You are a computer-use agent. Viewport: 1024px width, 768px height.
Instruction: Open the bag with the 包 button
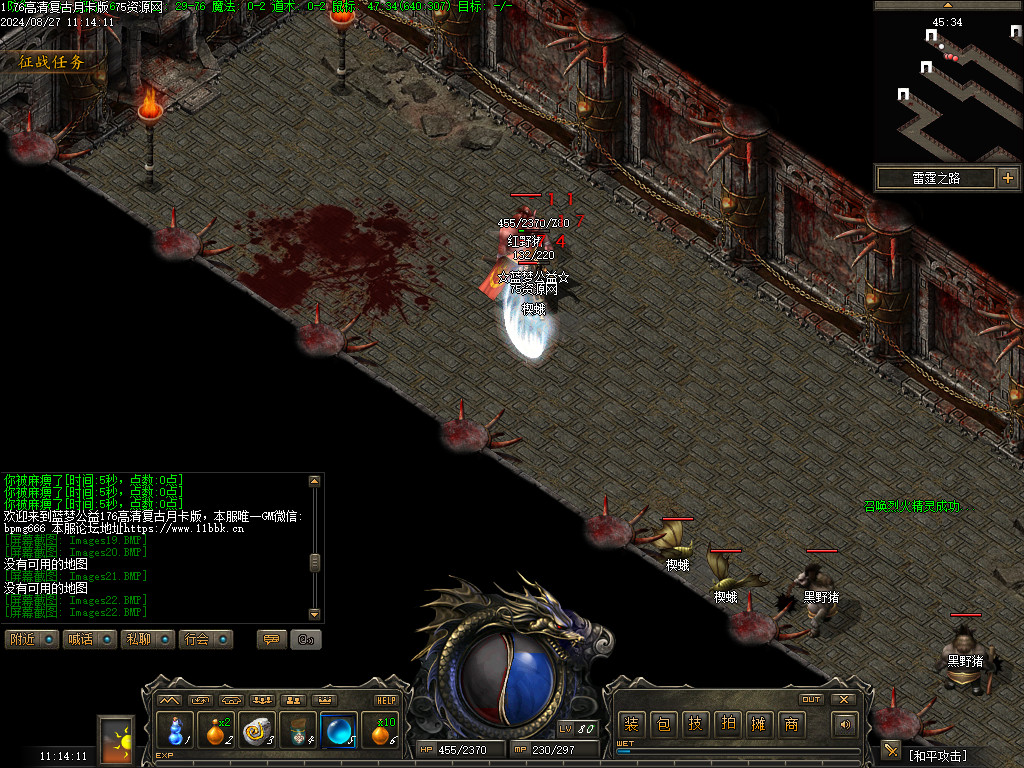point(663,724)
